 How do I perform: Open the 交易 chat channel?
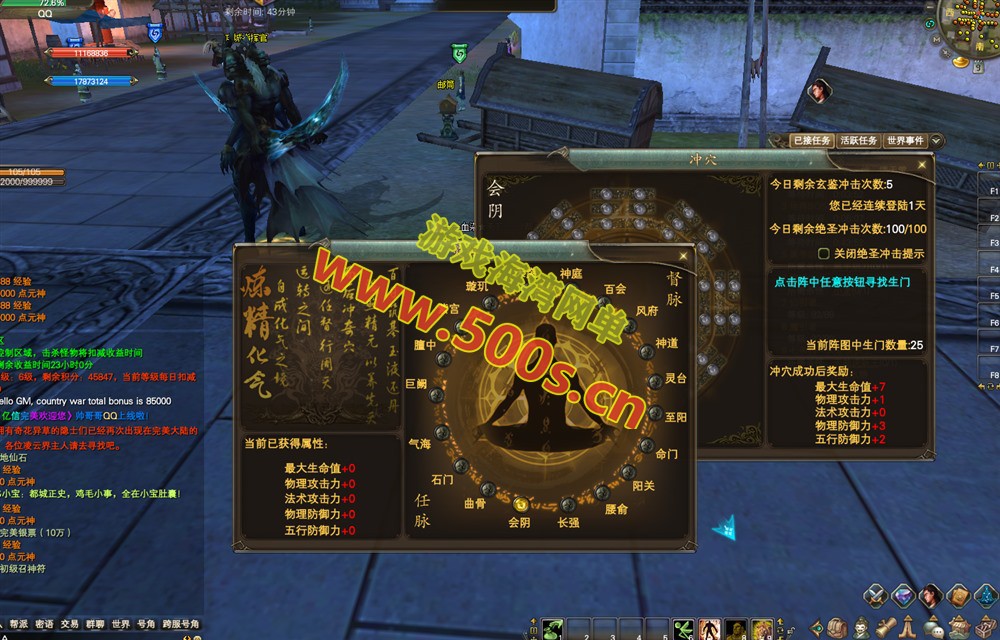click(69, 624)
